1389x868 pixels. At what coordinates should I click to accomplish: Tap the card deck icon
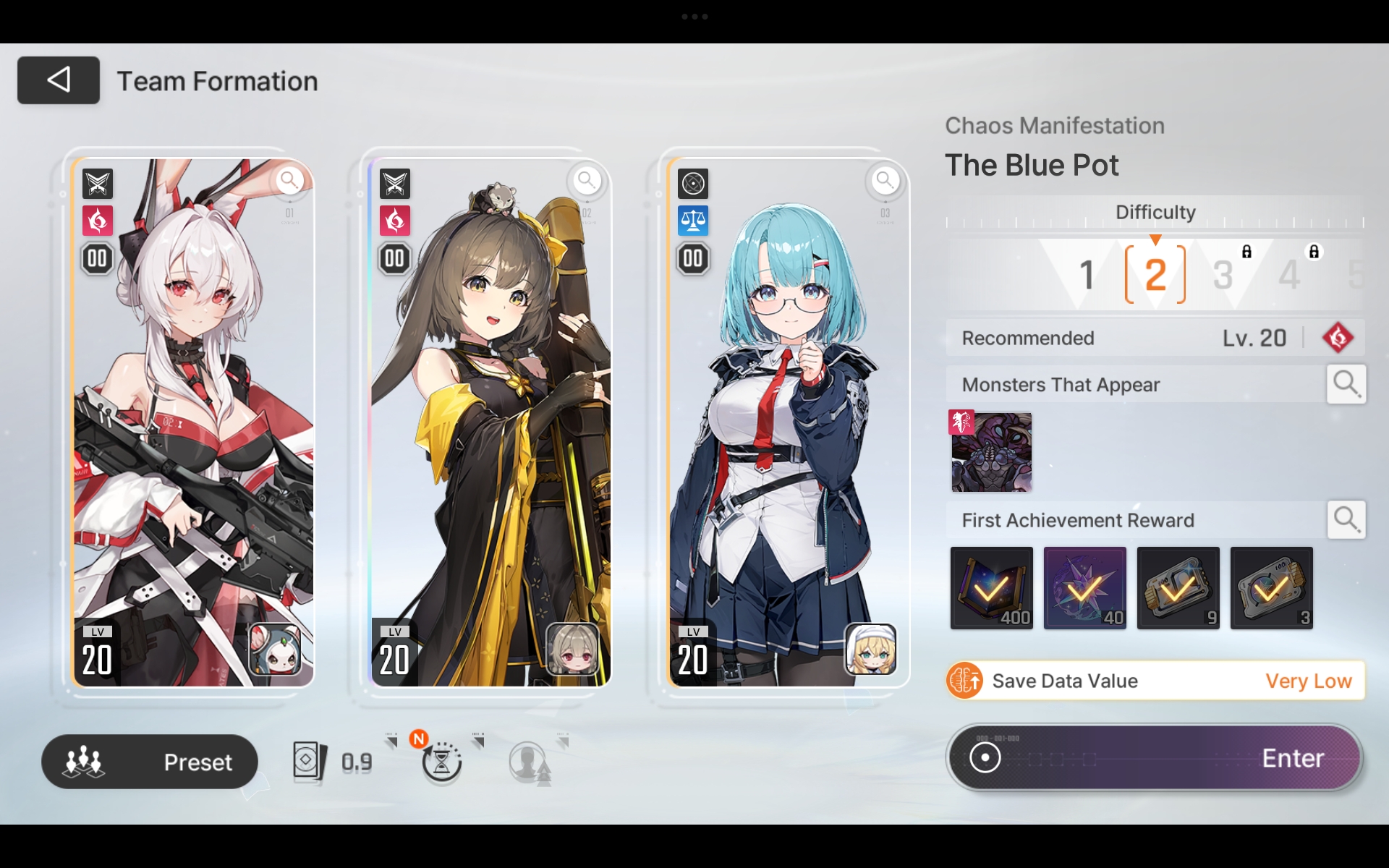(310, 762)
